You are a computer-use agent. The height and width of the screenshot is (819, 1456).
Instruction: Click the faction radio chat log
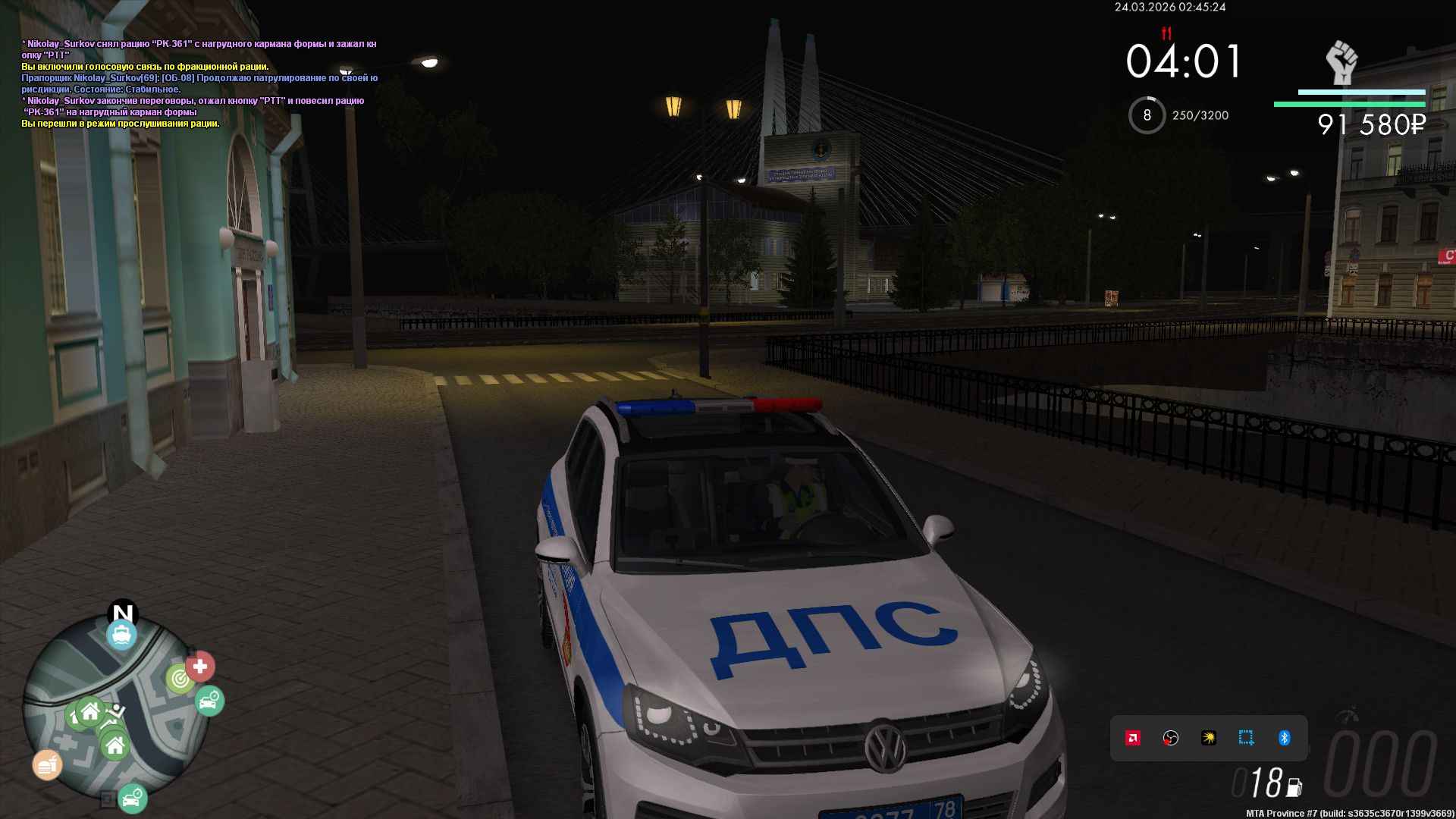(x=199, y=83)
